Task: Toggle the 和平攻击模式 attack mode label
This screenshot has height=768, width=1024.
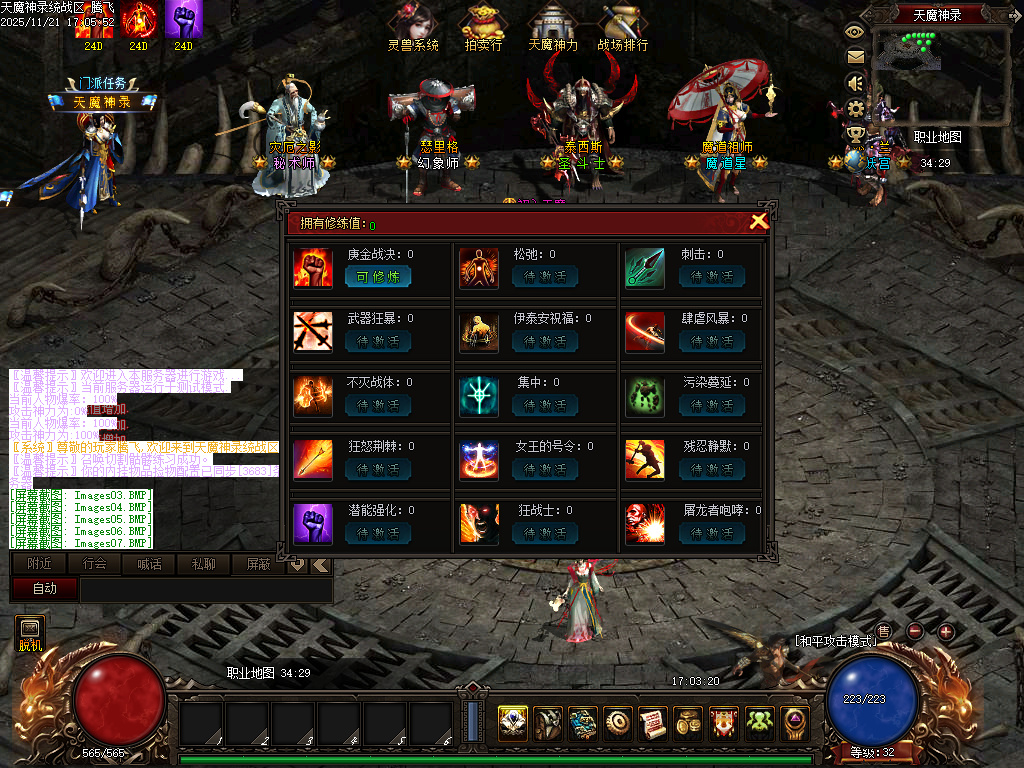Action: [x=834, y=641]
